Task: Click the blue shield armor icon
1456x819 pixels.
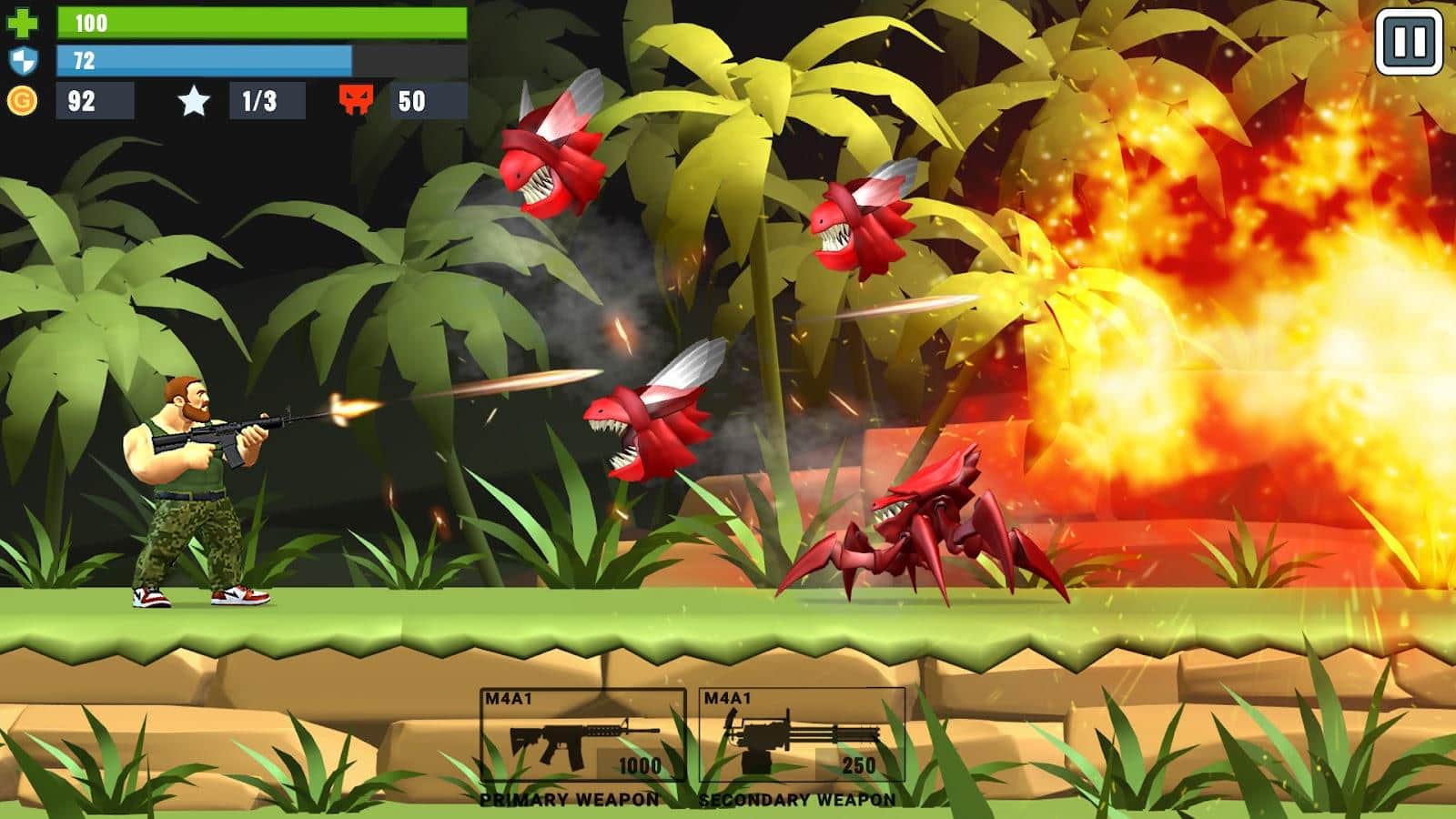Action: [23, 59]
